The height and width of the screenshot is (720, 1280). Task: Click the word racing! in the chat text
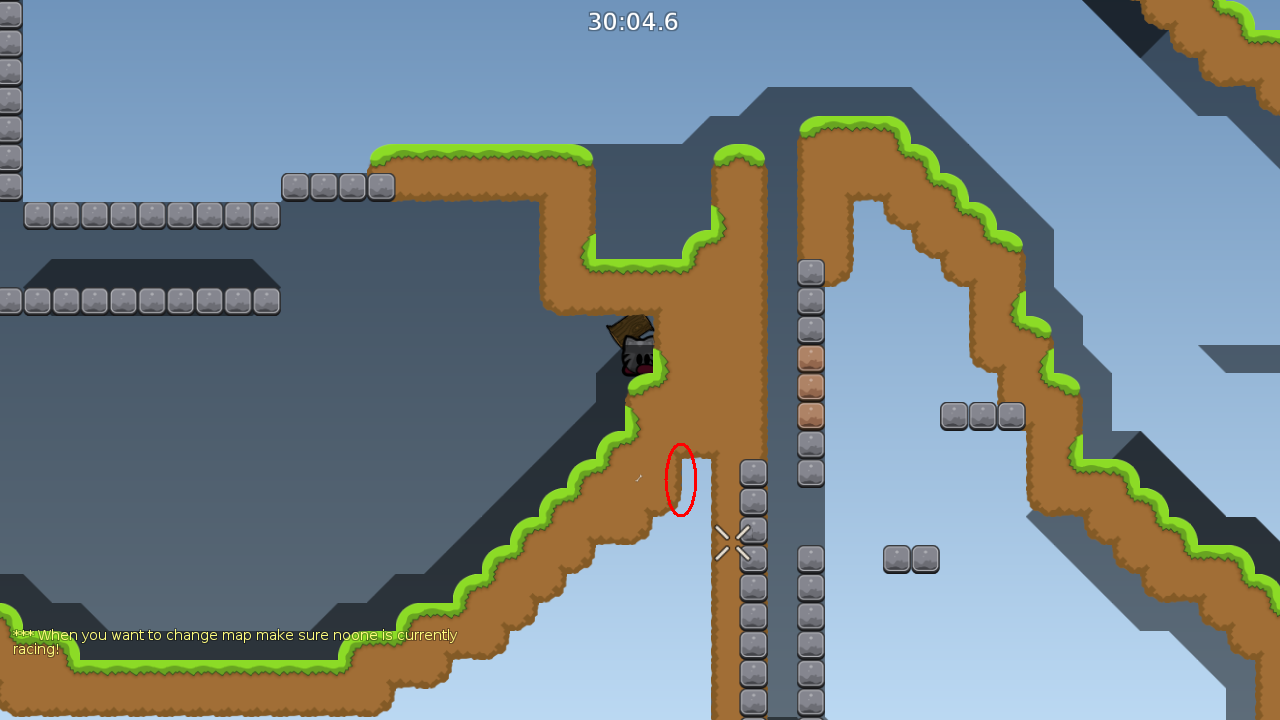[39, 648]
